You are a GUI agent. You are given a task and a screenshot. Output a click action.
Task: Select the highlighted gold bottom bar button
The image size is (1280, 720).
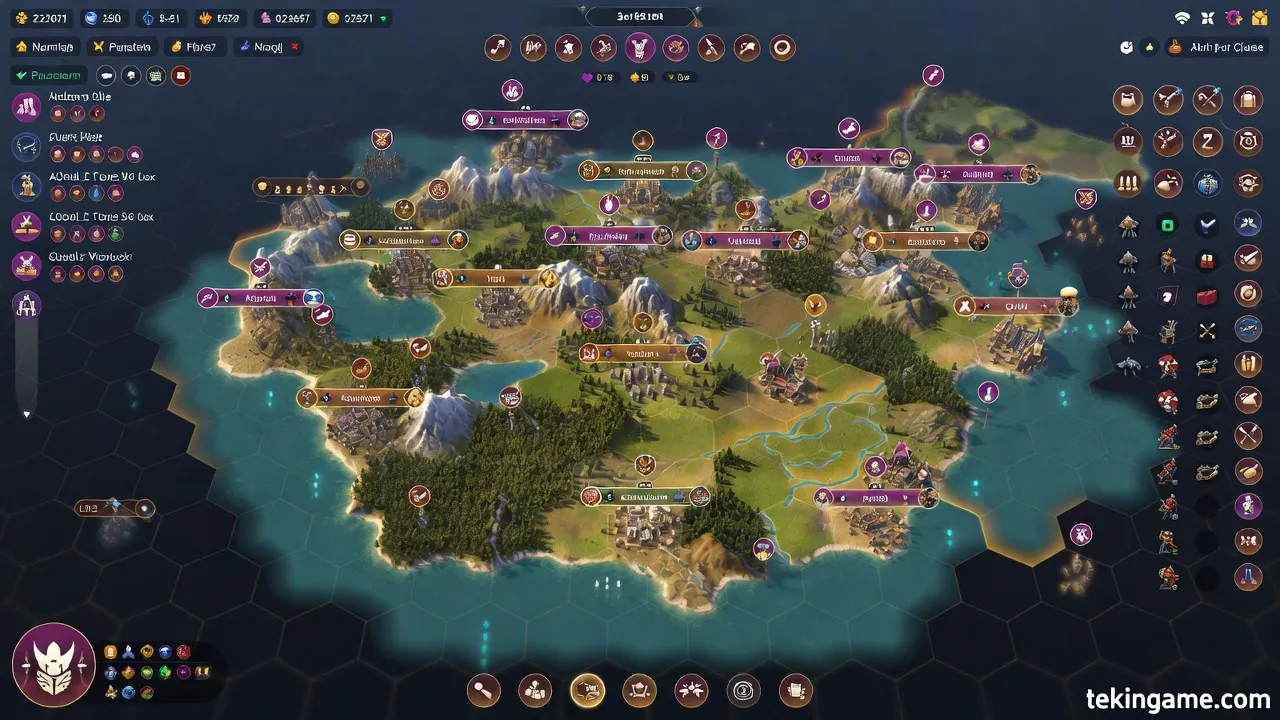tap(587, 689)
